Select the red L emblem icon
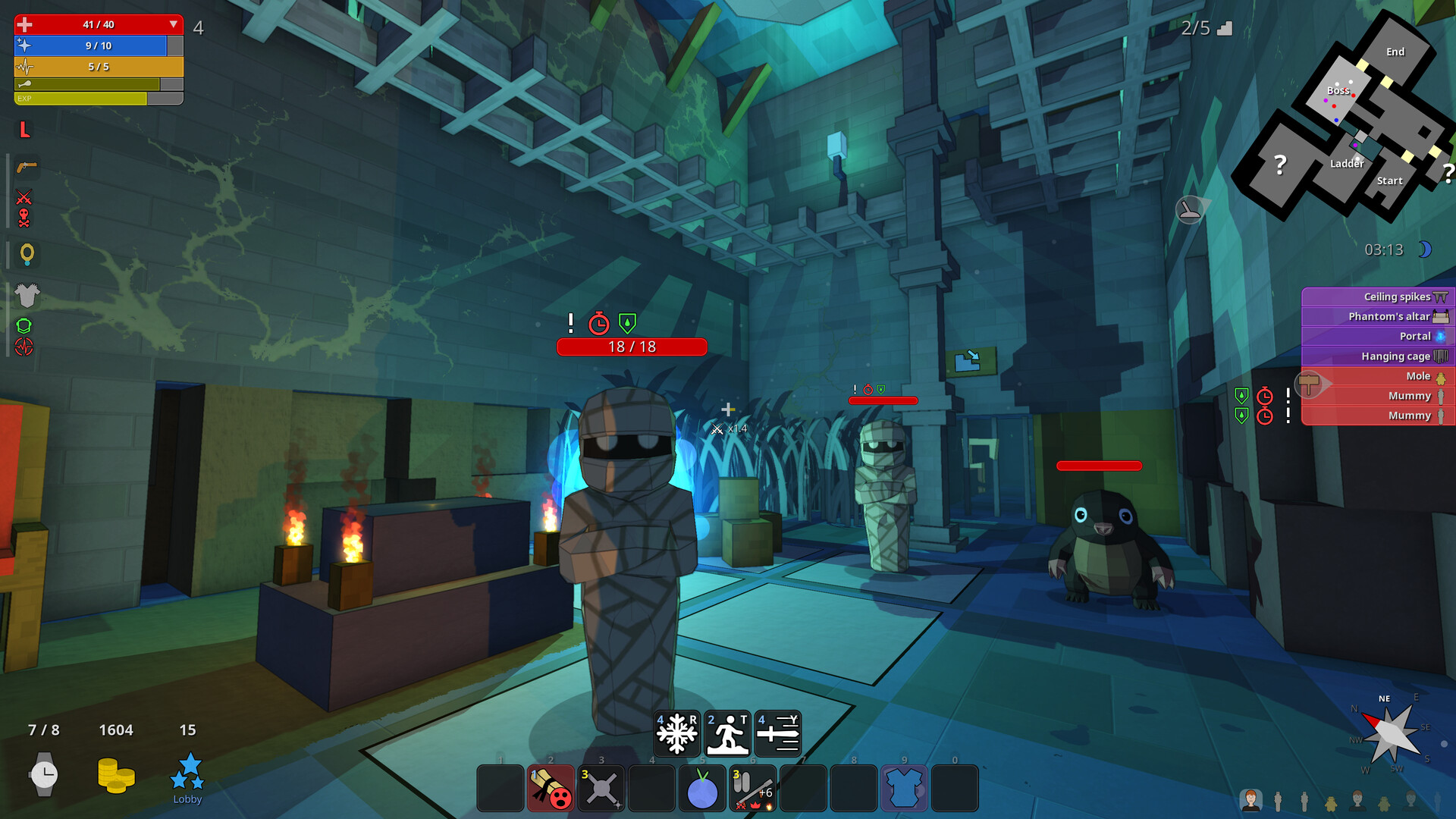 point(26,130)
